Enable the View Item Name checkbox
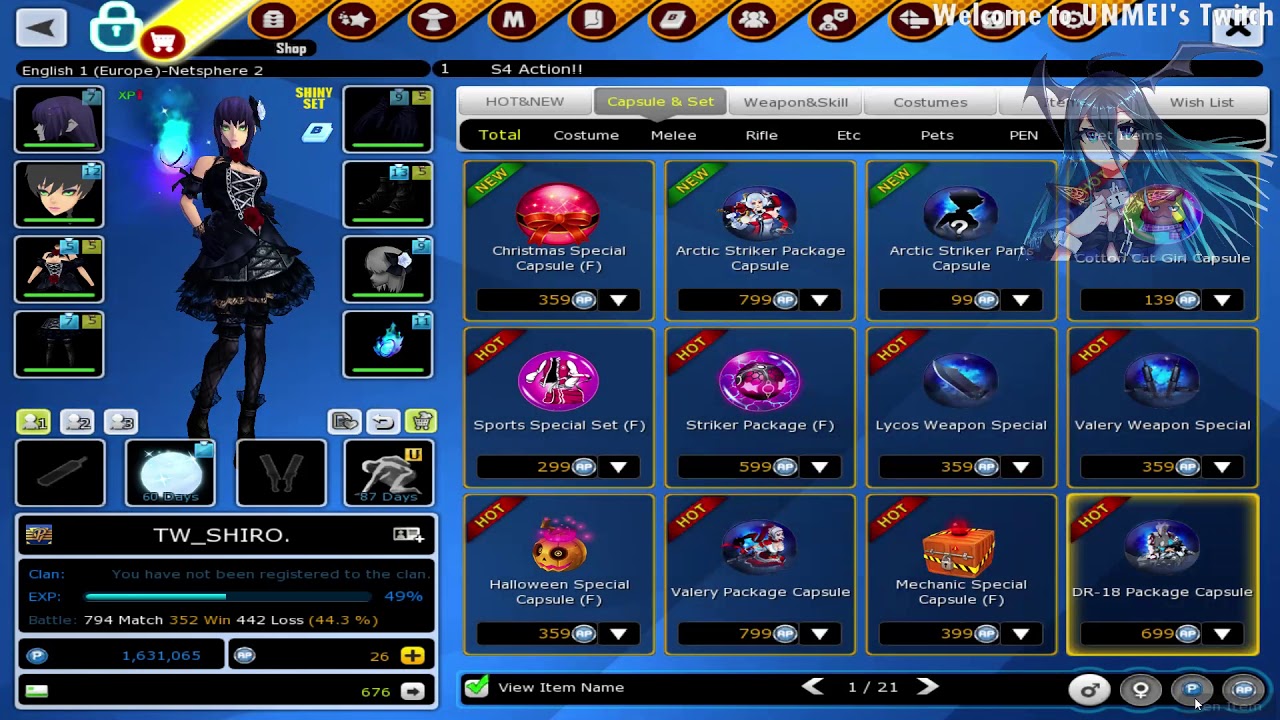Screen dimensions: 1280x720 click(476, 687)
